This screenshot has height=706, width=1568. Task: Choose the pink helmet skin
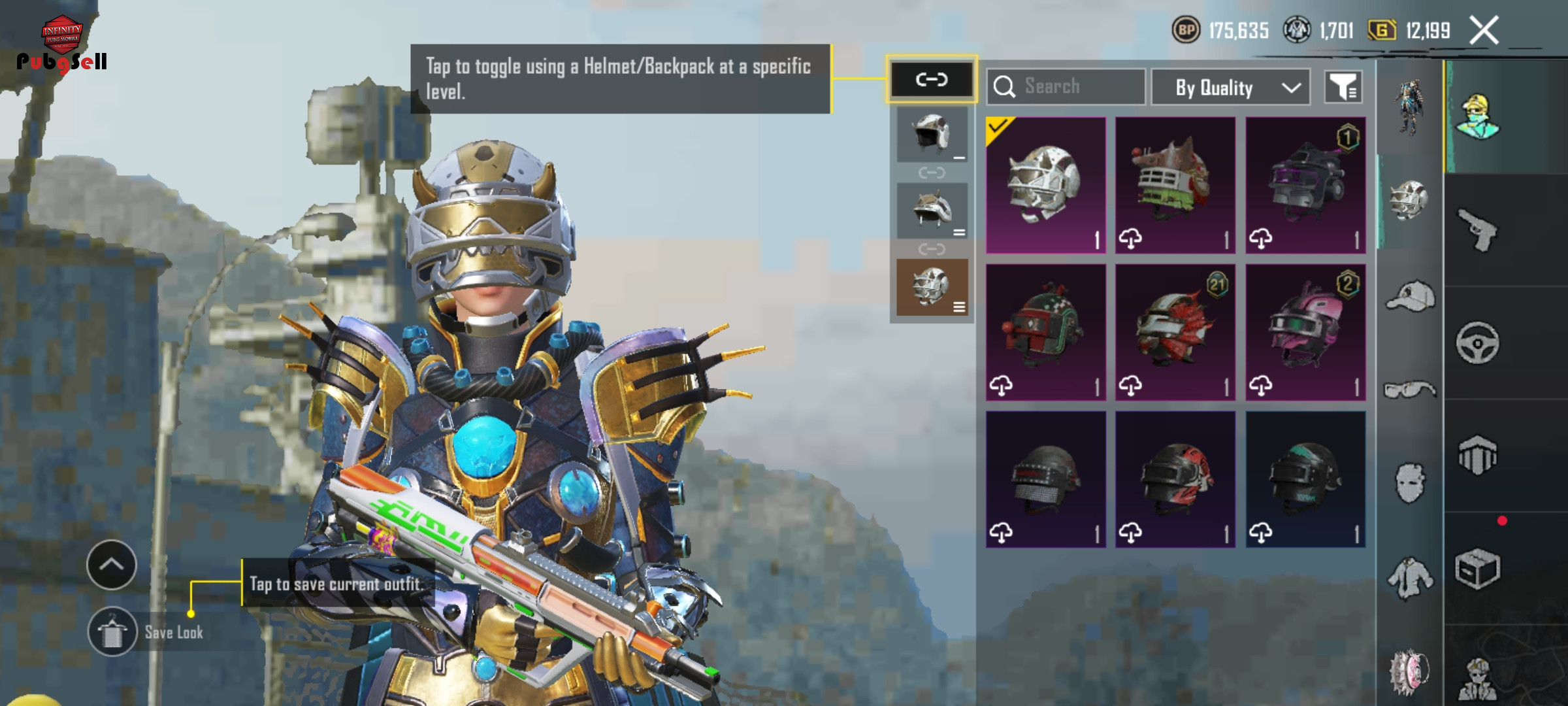pos(1305,332)
